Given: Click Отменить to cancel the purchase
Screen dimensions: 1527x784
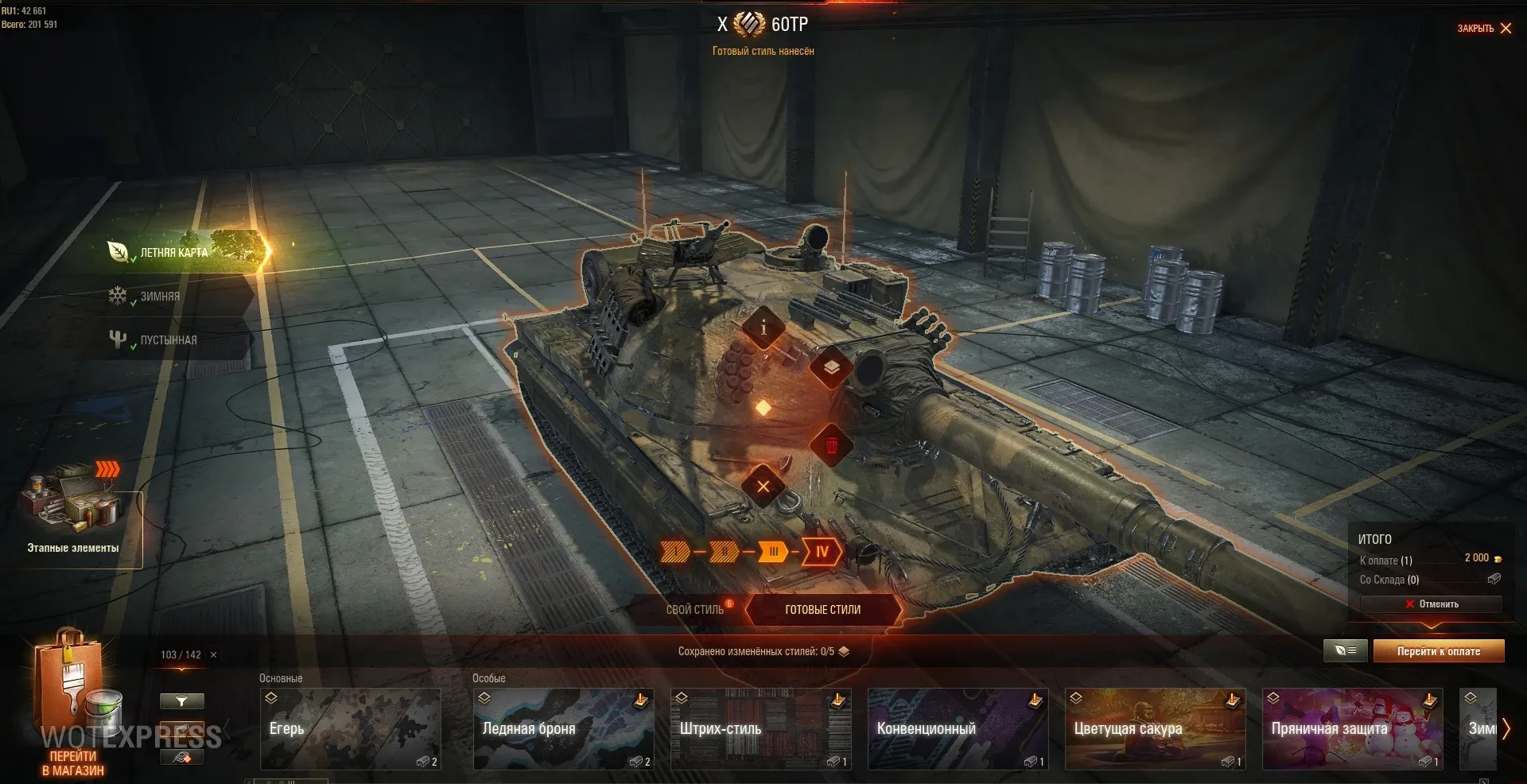Looking at the screenshot, I should [1432, 604].
